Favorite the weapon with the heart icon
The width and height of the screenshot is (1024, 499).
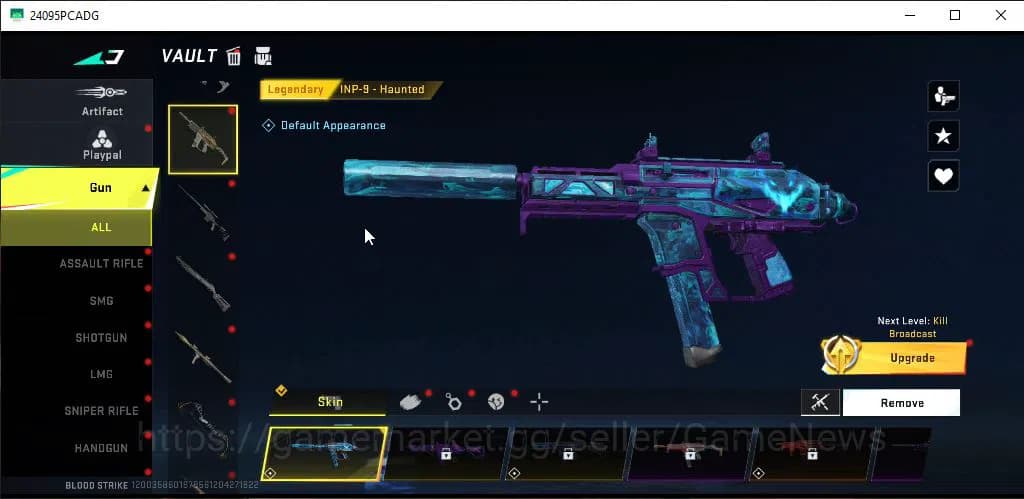[944, 176]
